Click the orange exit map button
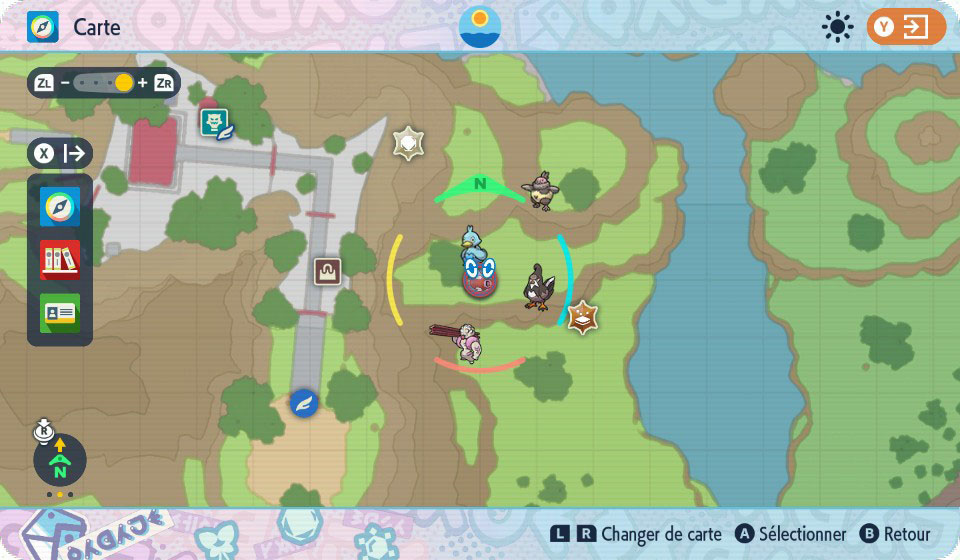Screen dimensions: 960x560 tap(906, 27)
